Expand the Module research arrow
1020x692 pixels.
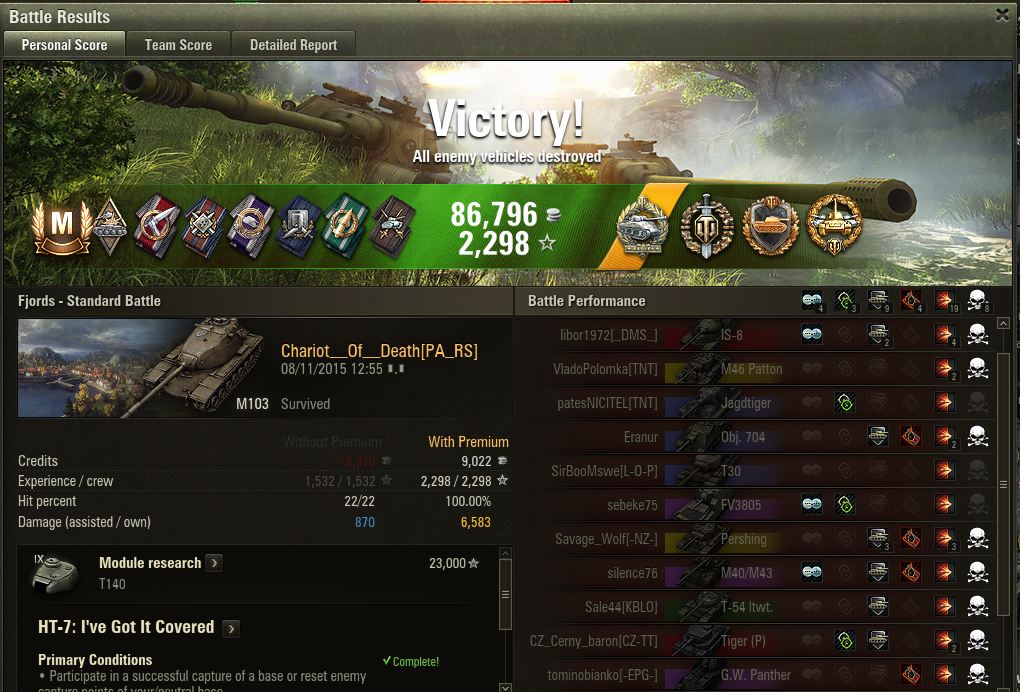click(215, 563)
